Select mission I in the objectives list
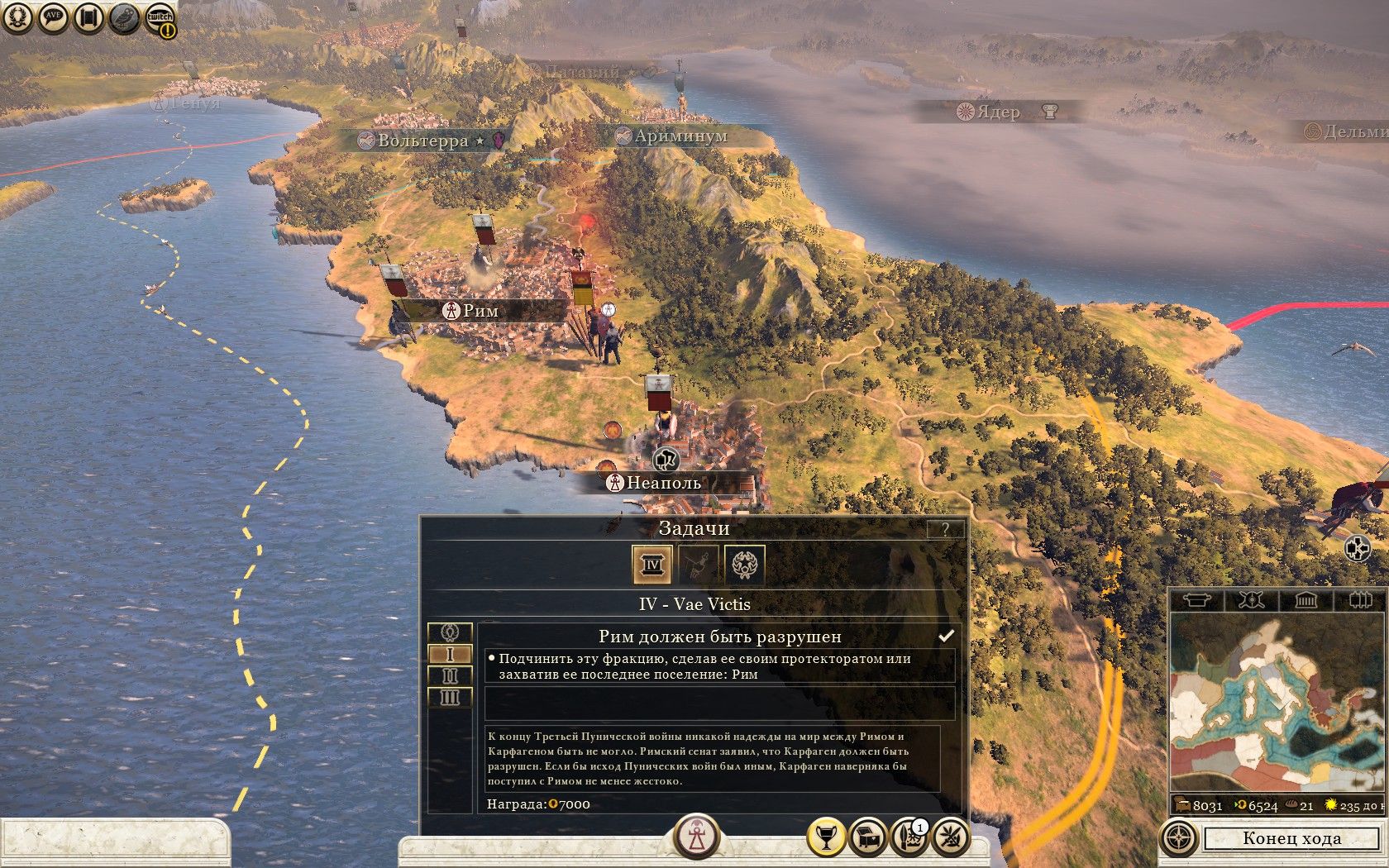 [x=450, y=654]
